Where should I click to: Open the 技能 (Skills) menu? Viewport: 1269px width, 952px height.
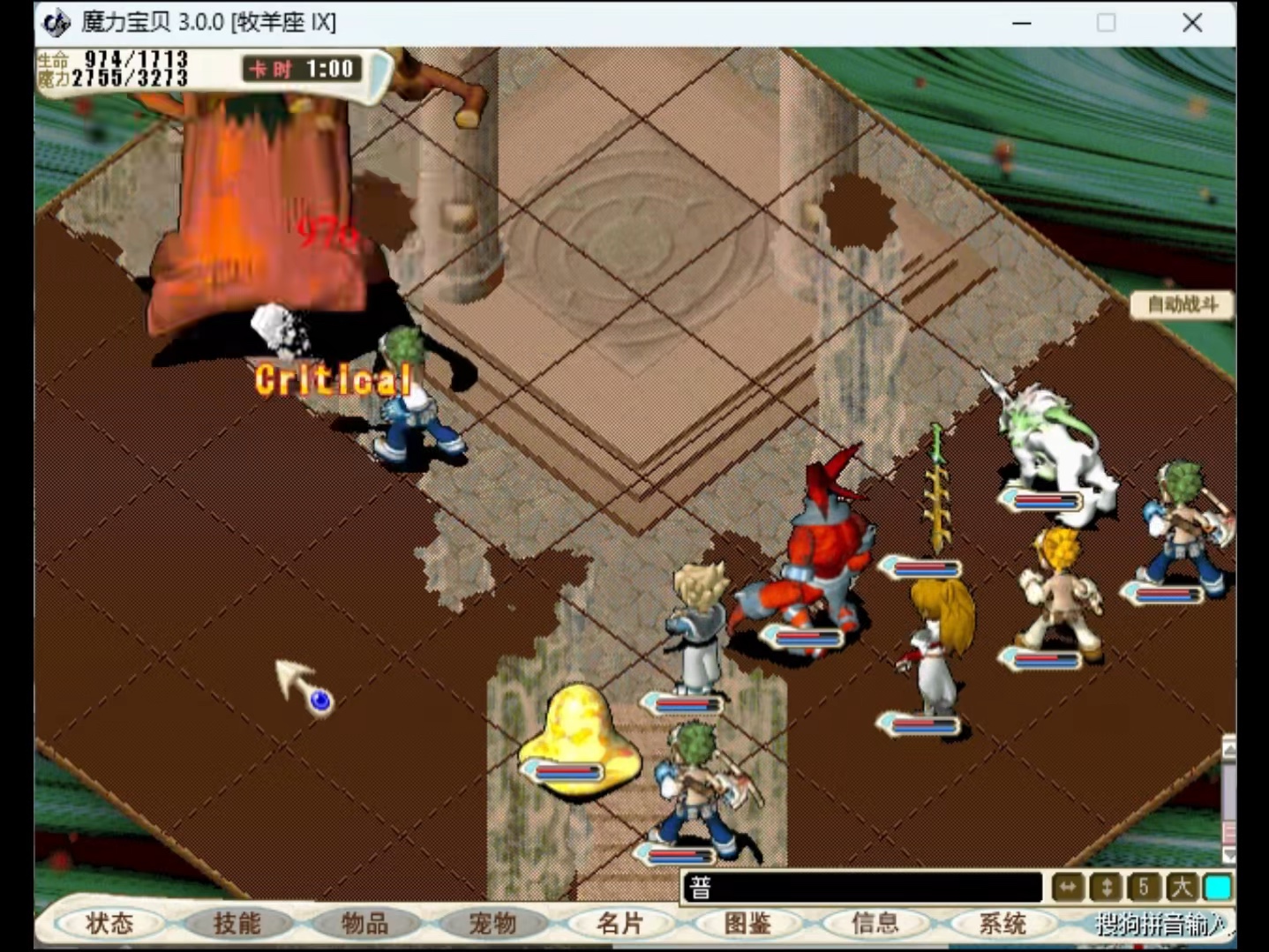[237, 924]
